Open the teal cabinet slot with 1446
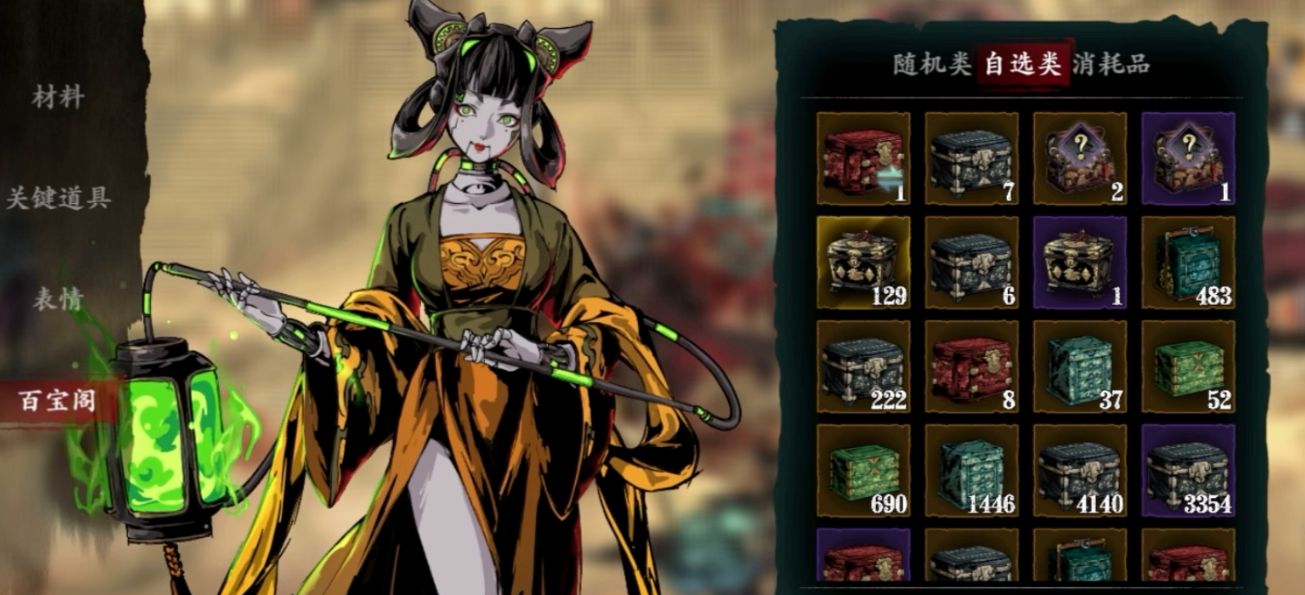 pyautogui.click(x=971, y=471)
